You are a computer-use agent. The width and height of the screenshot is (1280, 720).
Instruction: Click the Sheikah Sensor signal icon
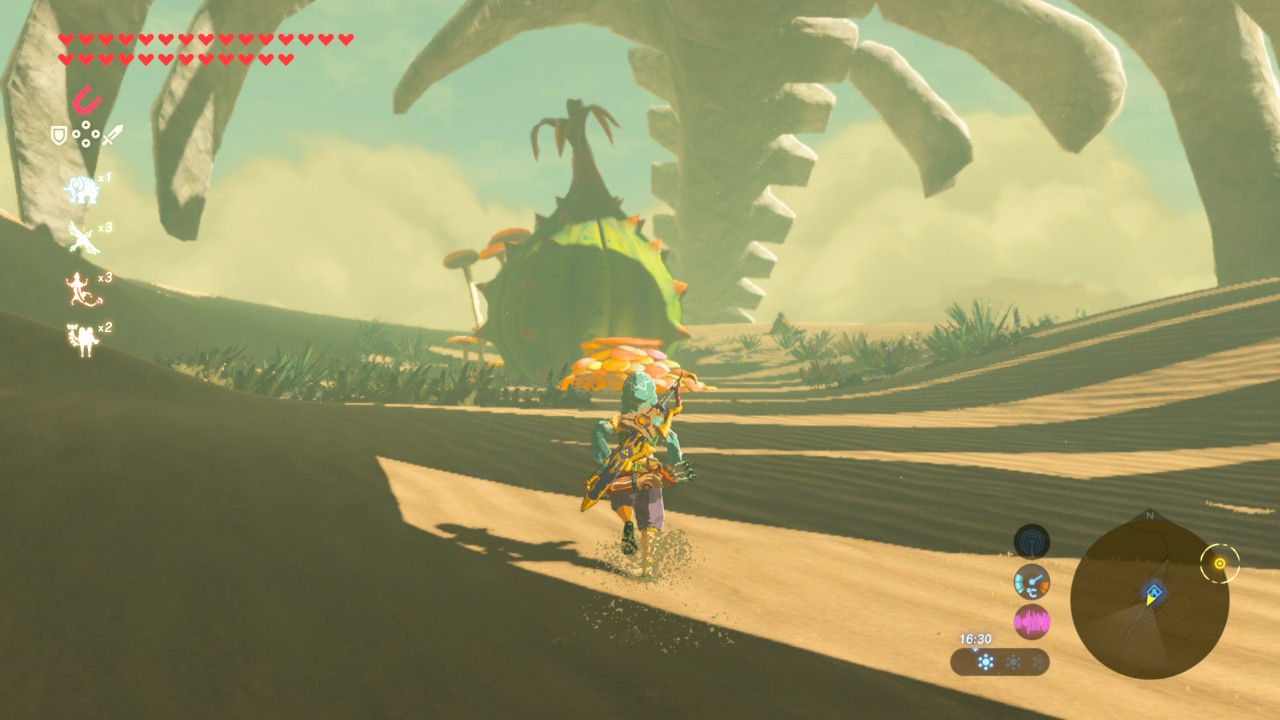(x=1031, y=542)
